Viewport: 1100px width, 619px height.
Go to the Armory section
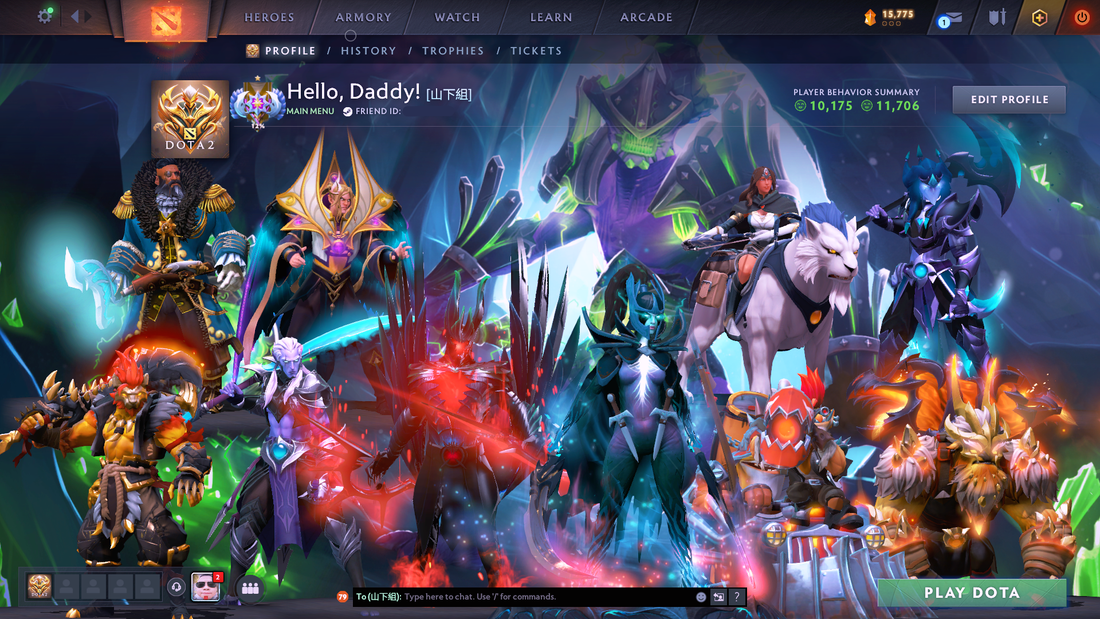[x=363, y=17]
